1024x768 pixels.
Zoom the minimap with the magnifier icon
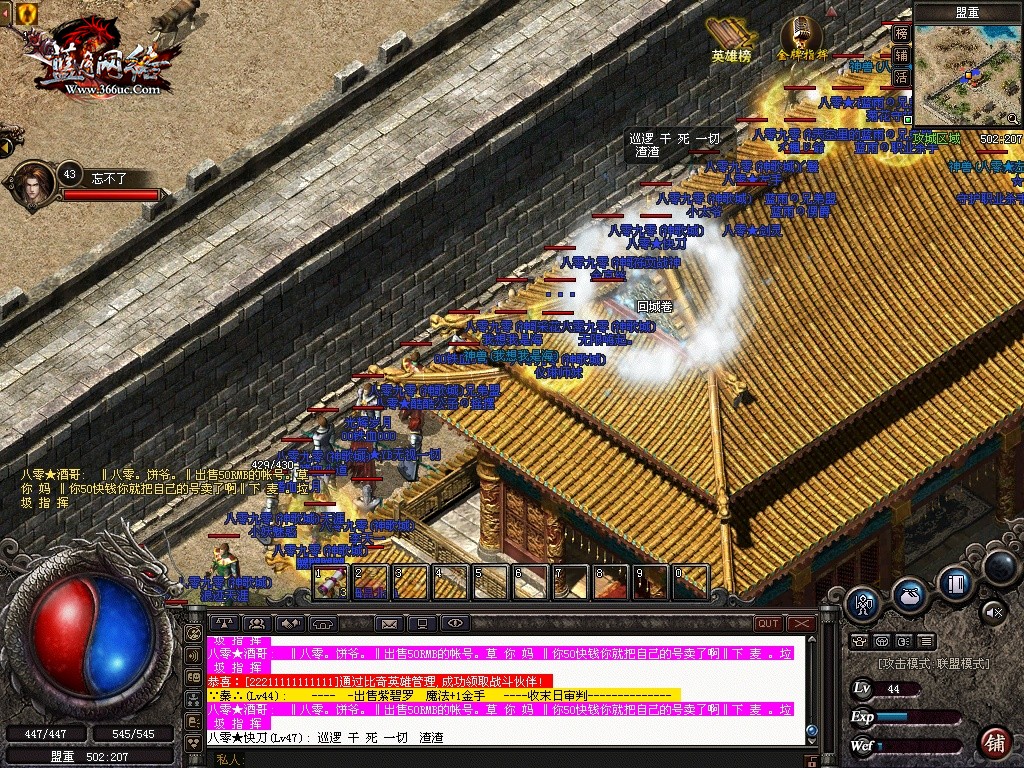point(1011,118)
